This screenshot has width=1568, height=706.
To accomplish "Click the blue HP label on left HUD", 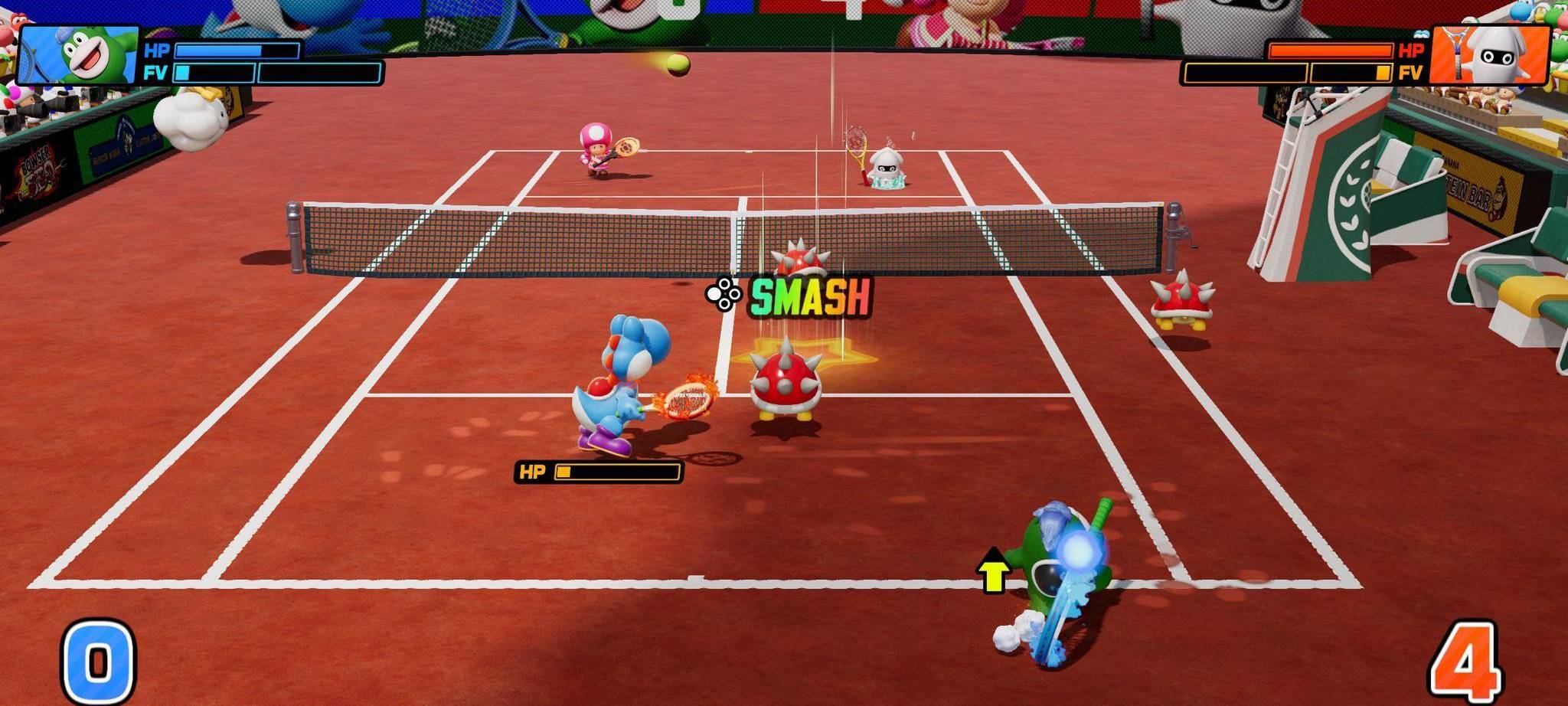I will pyautogui.click(x=158, y=51).
